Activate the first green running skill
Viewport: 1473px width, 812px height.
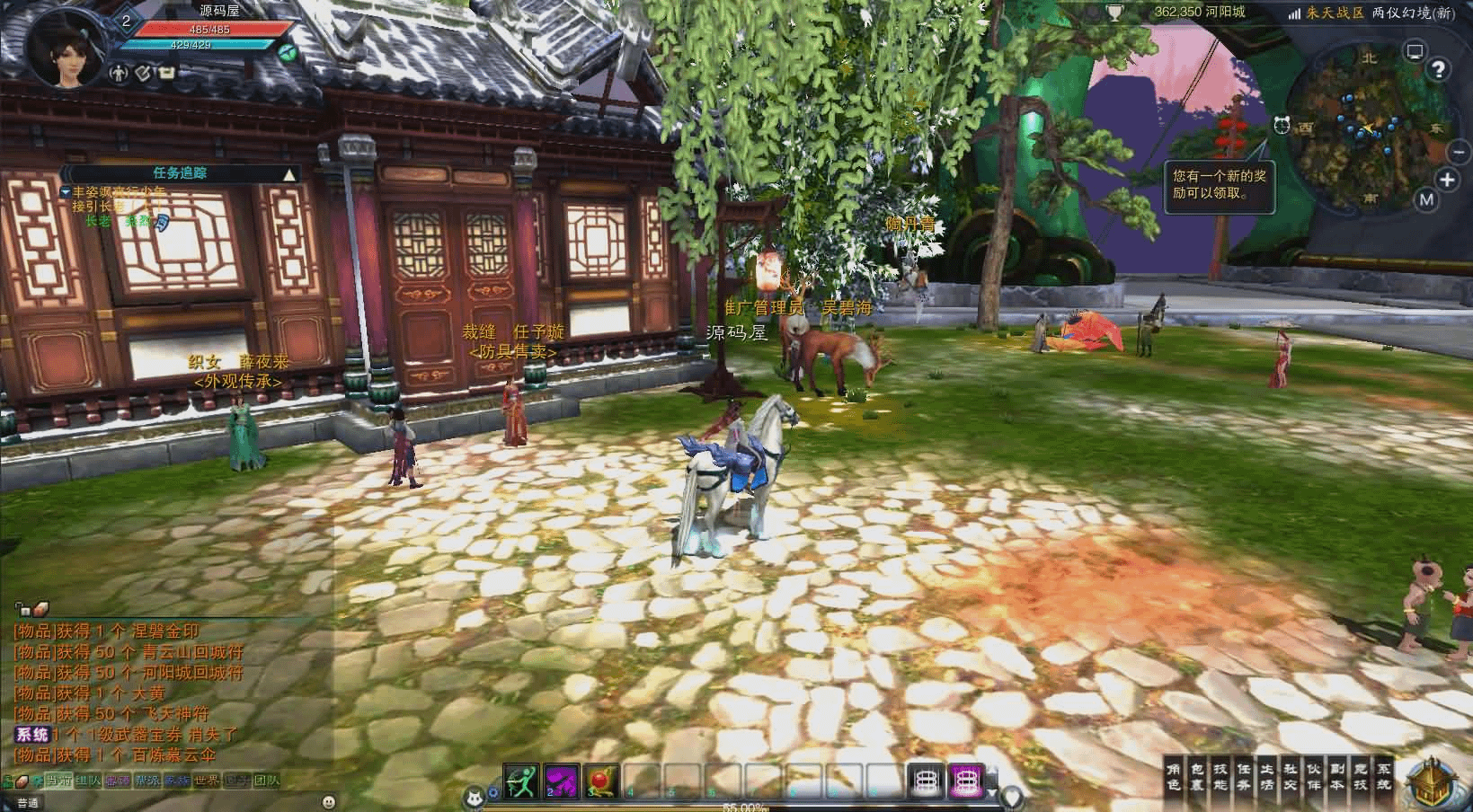tap(520, 781)
